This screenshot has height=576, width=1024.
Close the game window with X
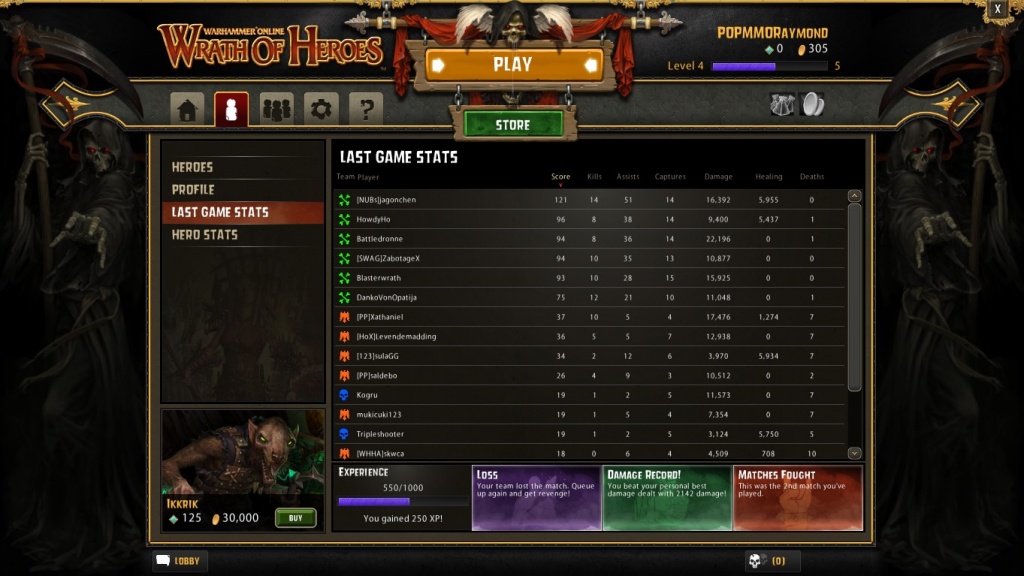pos(997,9)
